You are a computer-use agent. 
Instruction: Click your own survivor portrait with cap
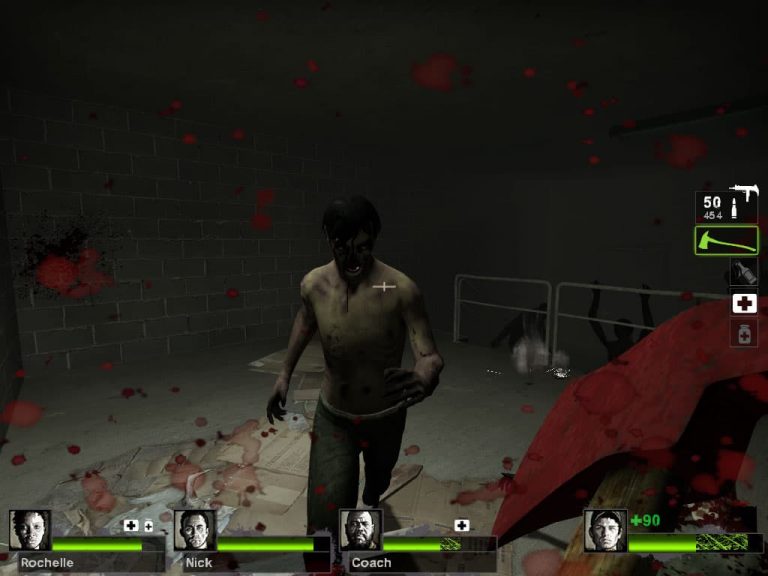(605, 530)
